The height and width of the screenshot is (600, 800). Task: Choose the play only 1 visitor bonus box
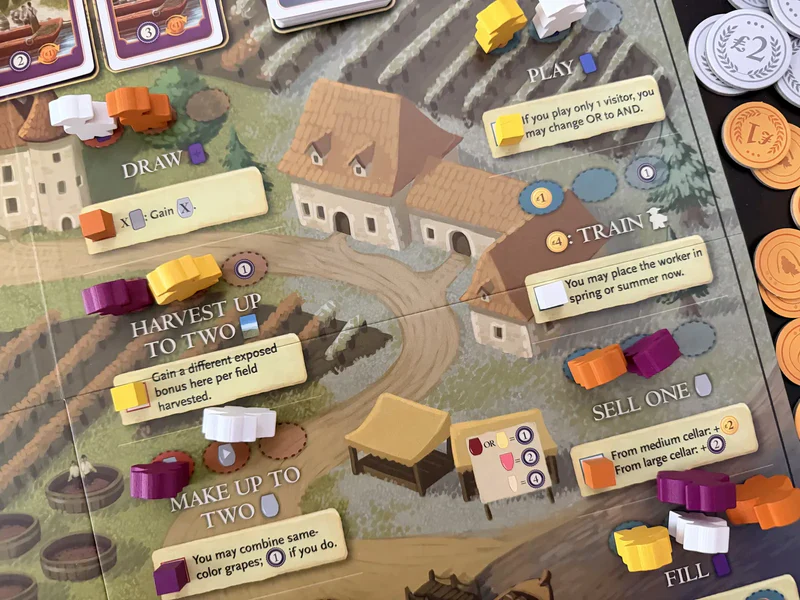[576, 115]
